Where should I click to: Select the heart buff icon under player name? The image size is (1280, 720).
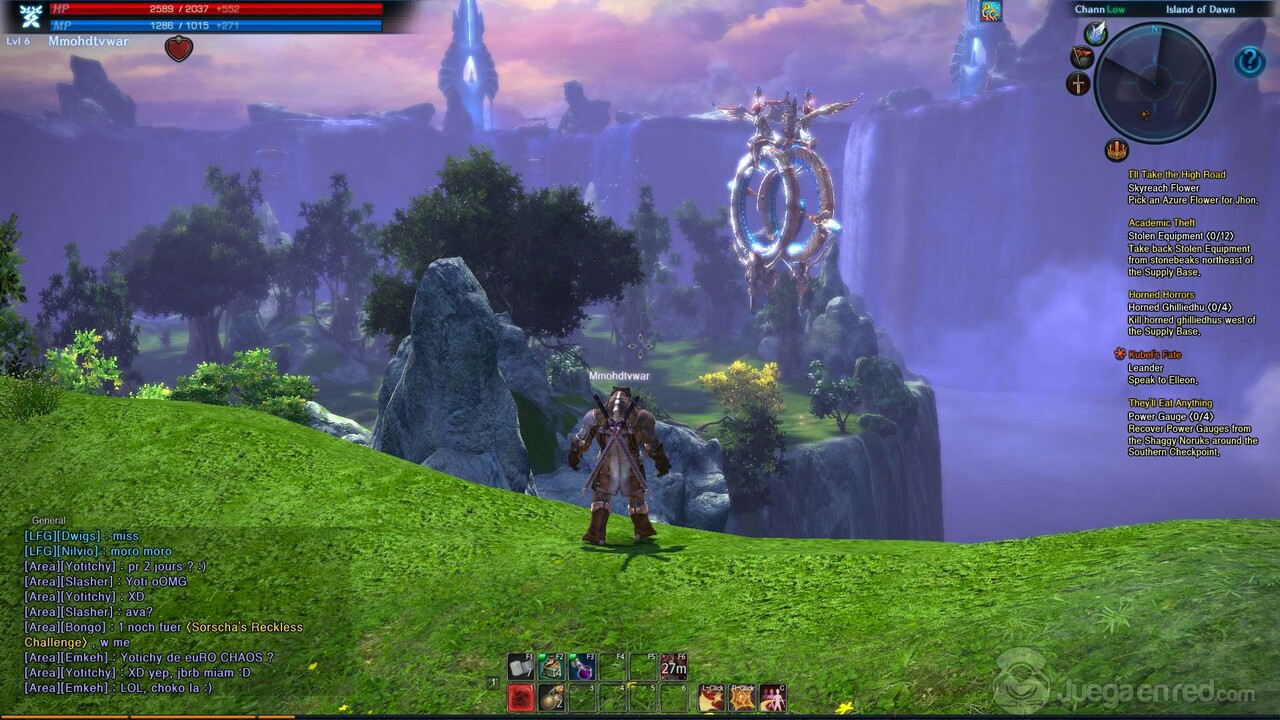tap(178, 48)
